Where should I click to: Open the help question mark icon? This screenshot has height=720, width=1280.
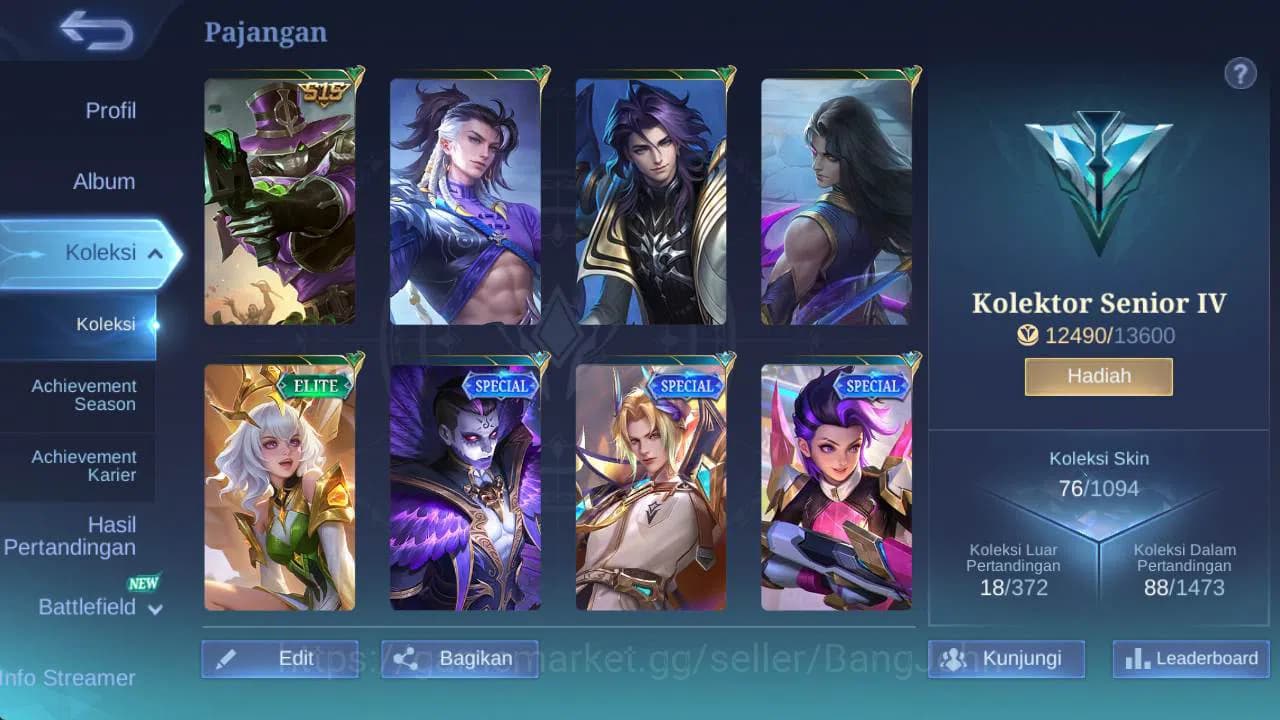tap(1240, 73)
